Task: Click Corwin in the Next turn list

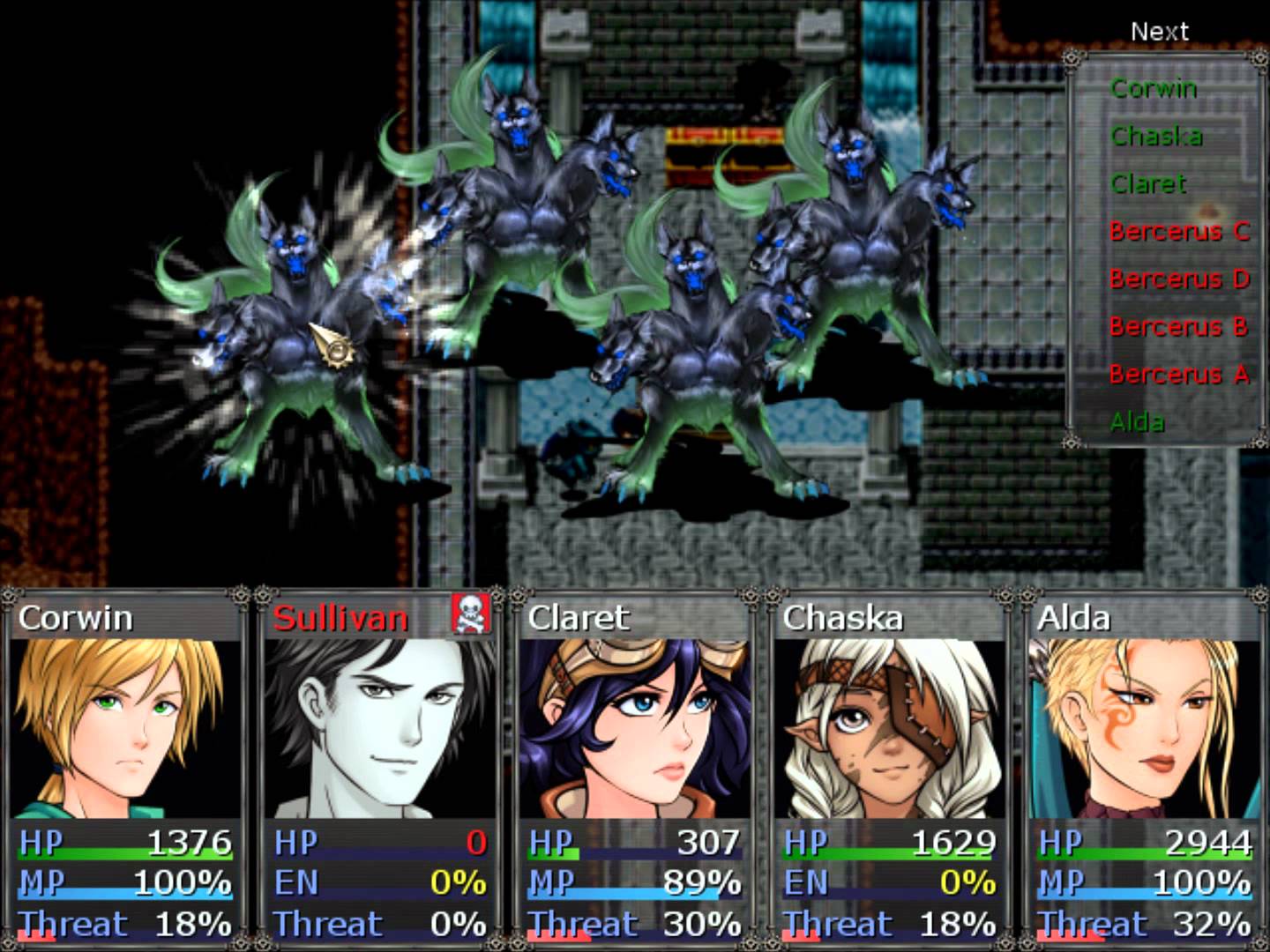Action: pyautogui.click(x=1154, y=88)
